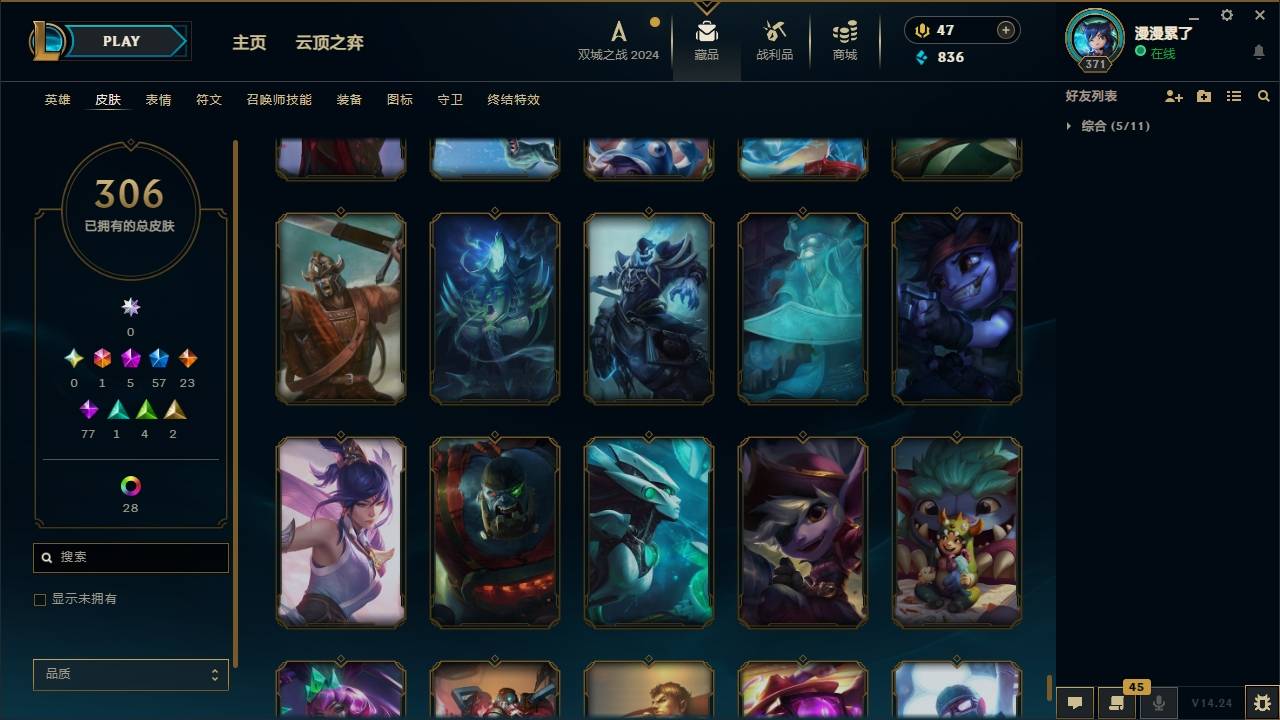Open the 藏品 (Collection) backpack icon
This screenshot has width=1280, height=720.
coord(707,40)
